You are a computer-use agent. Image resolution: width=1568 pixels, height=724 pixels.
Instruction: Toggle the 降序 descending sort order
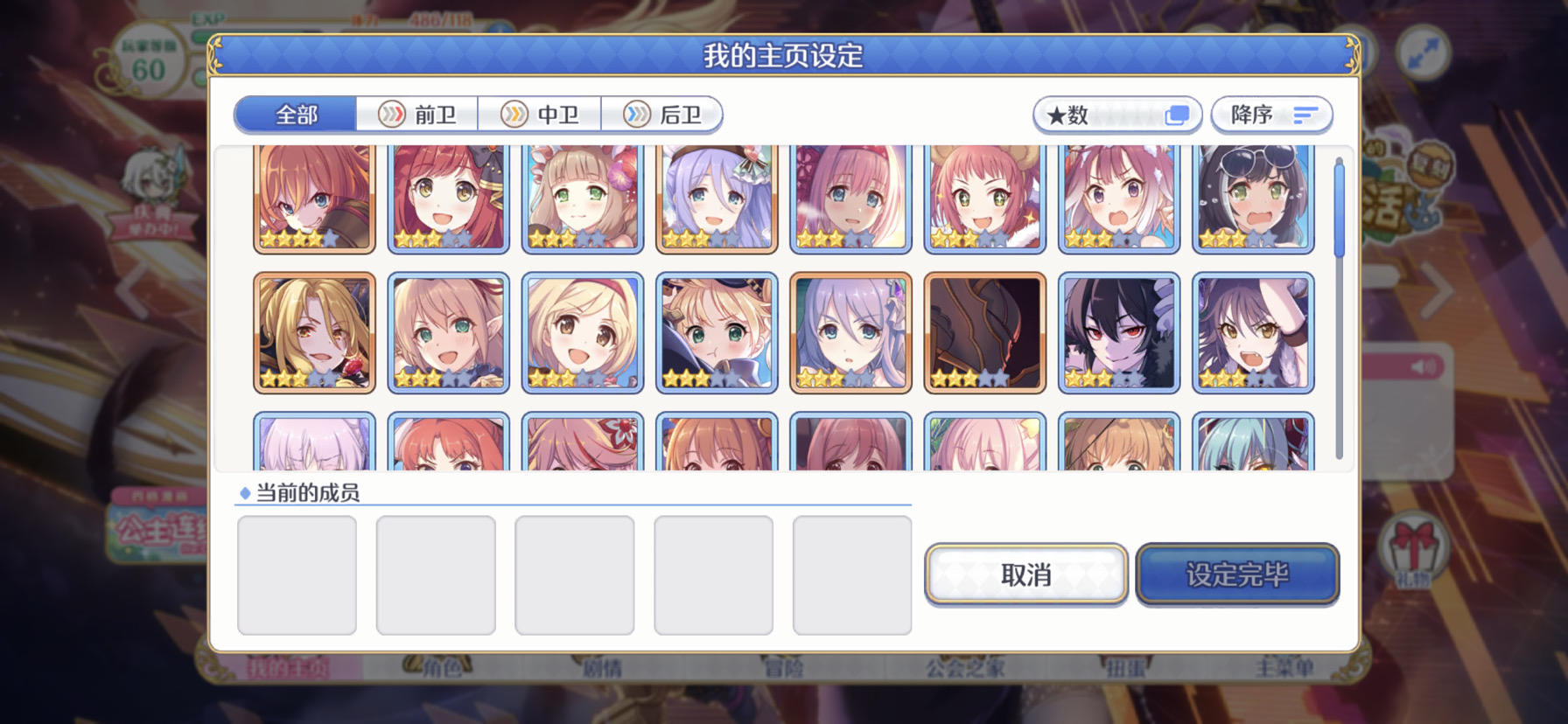click(x=1270, y=115)
